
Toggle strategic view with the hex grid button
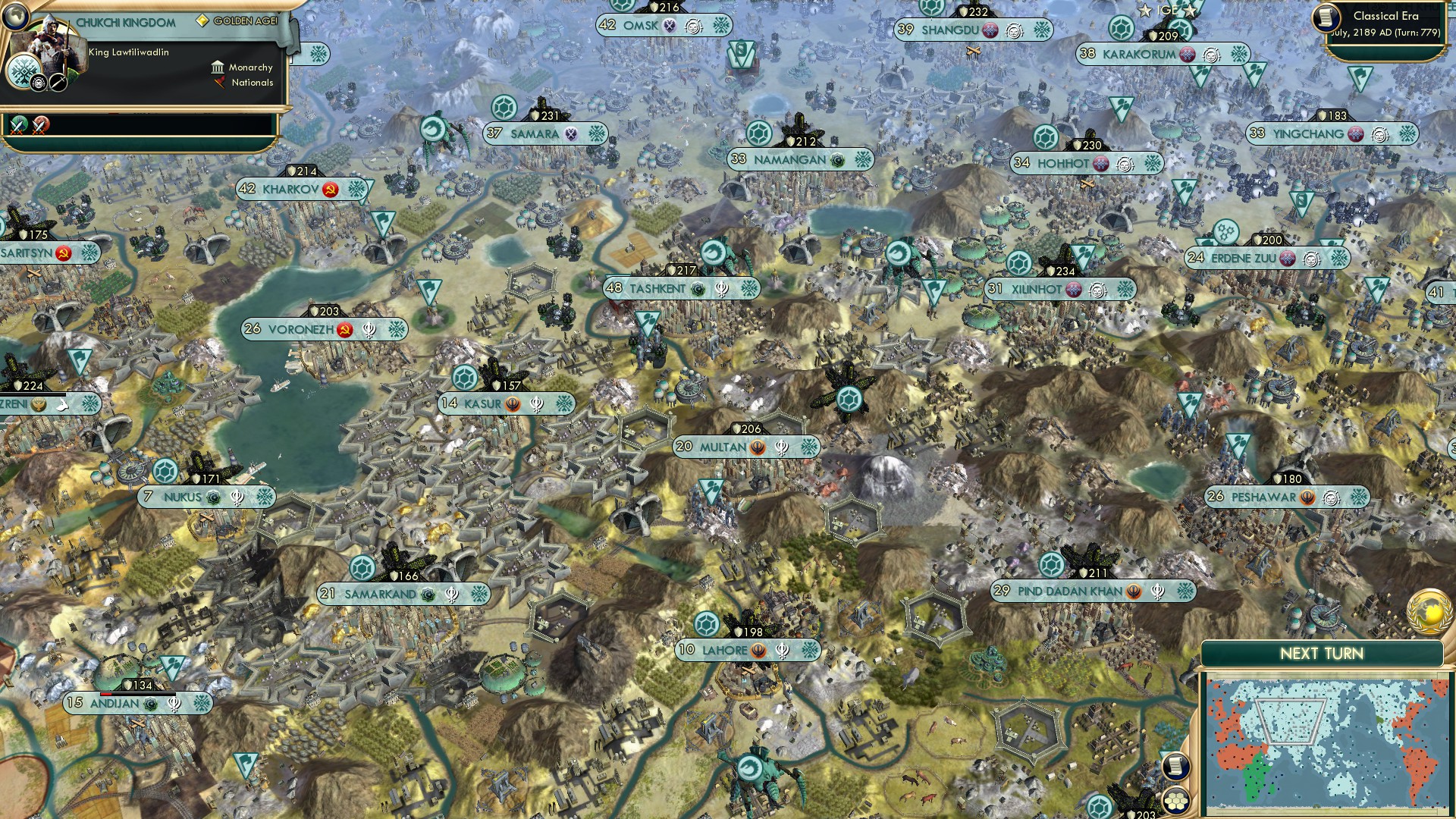point(1175,800)
